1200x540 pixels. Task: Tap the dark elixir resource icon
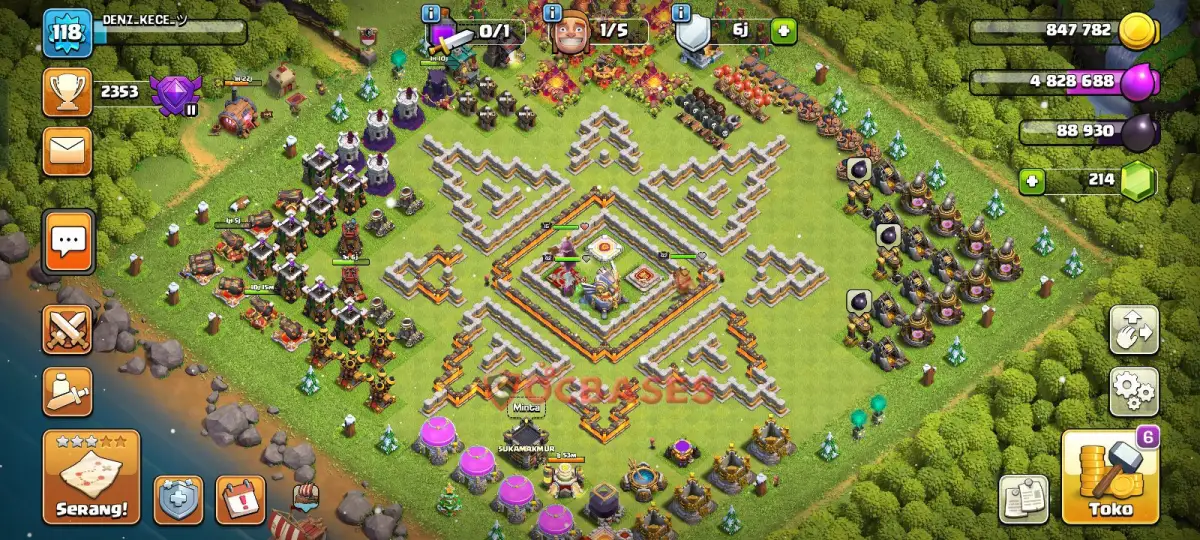click(1139, 132)
